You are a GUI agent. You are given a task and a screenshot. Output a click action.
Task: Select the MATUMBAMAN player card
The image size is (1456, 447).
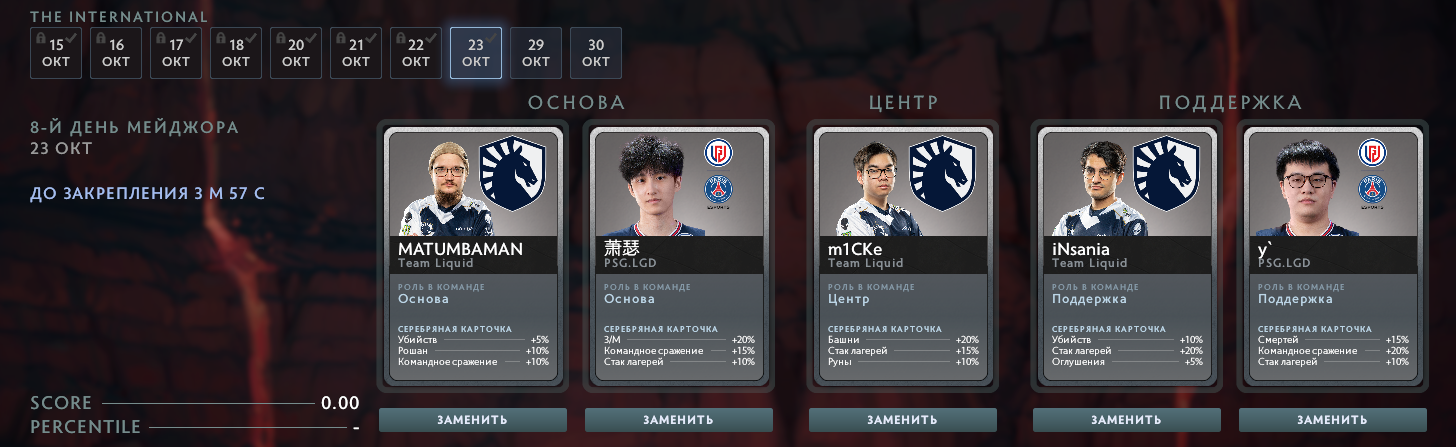click(473, 256)
